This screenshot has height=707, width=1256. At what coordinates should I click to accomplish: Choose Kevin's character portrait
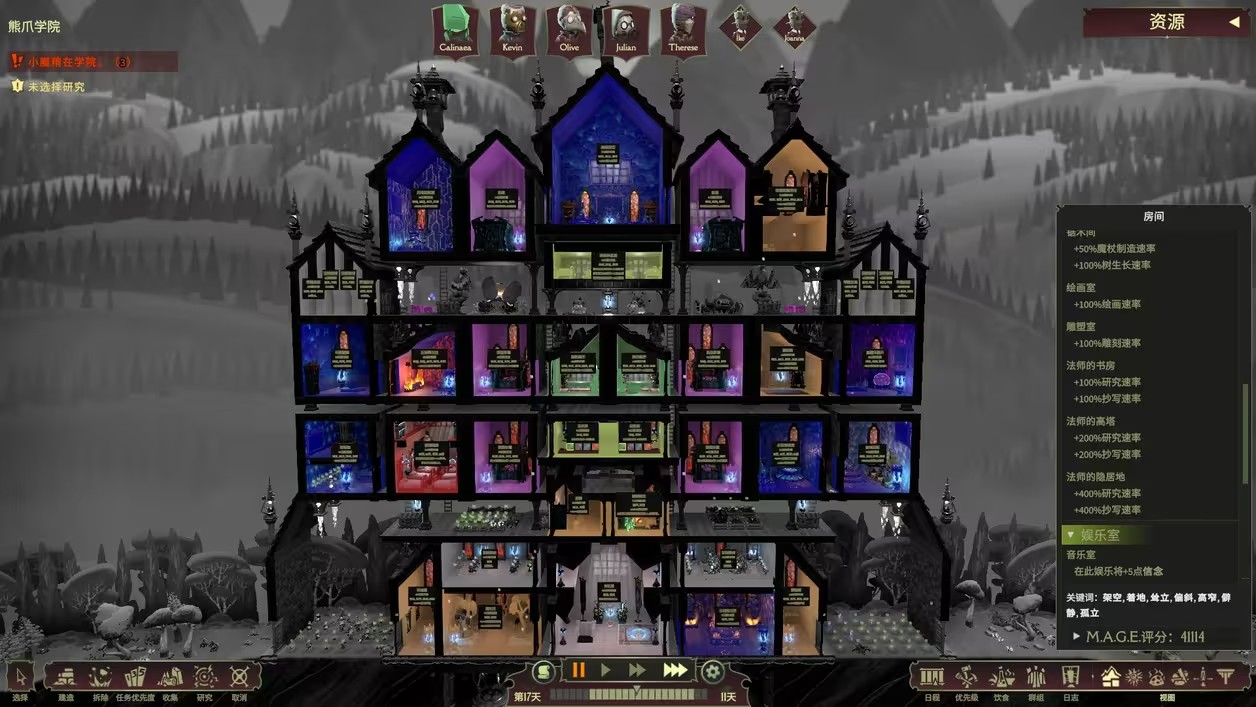click(x=512, y=30)
